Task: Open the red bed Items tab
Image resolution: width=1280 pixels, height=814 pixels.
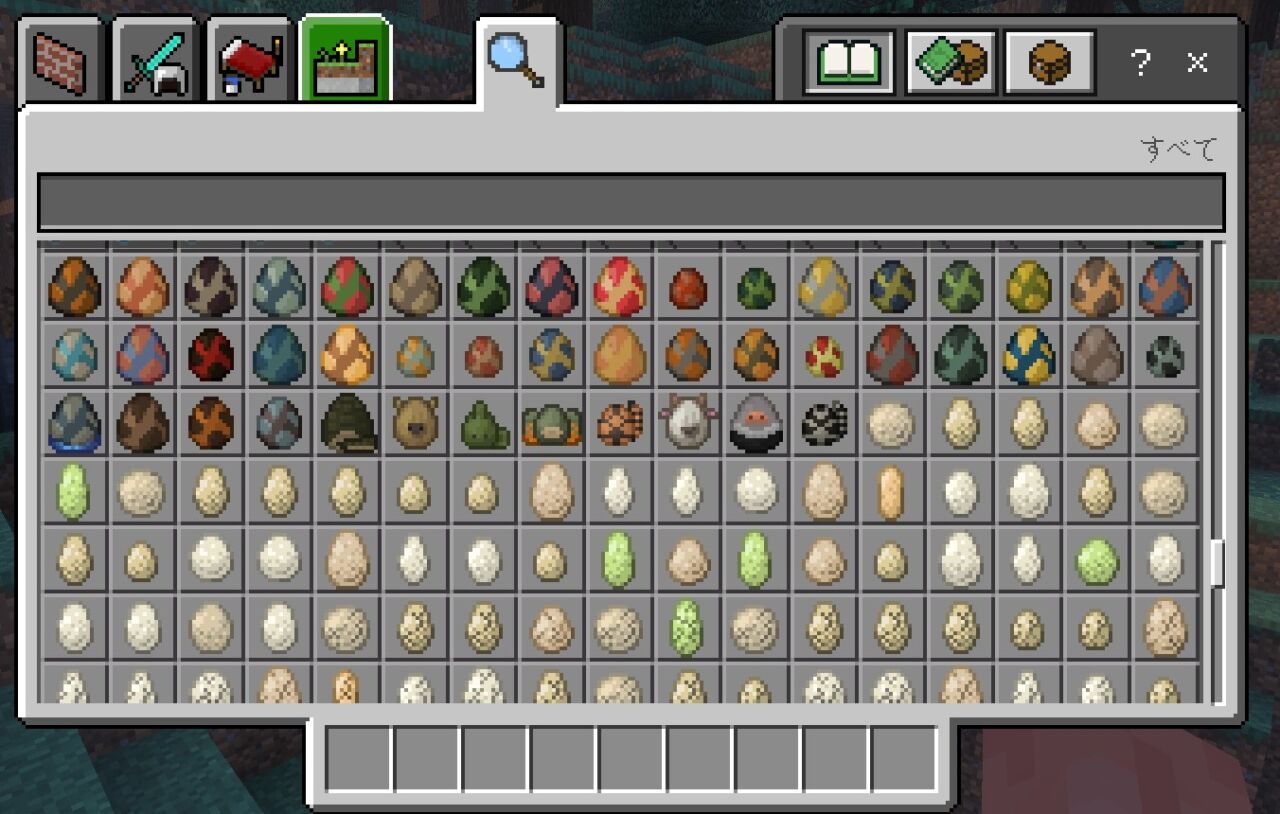Action: [x=250, y=62]
